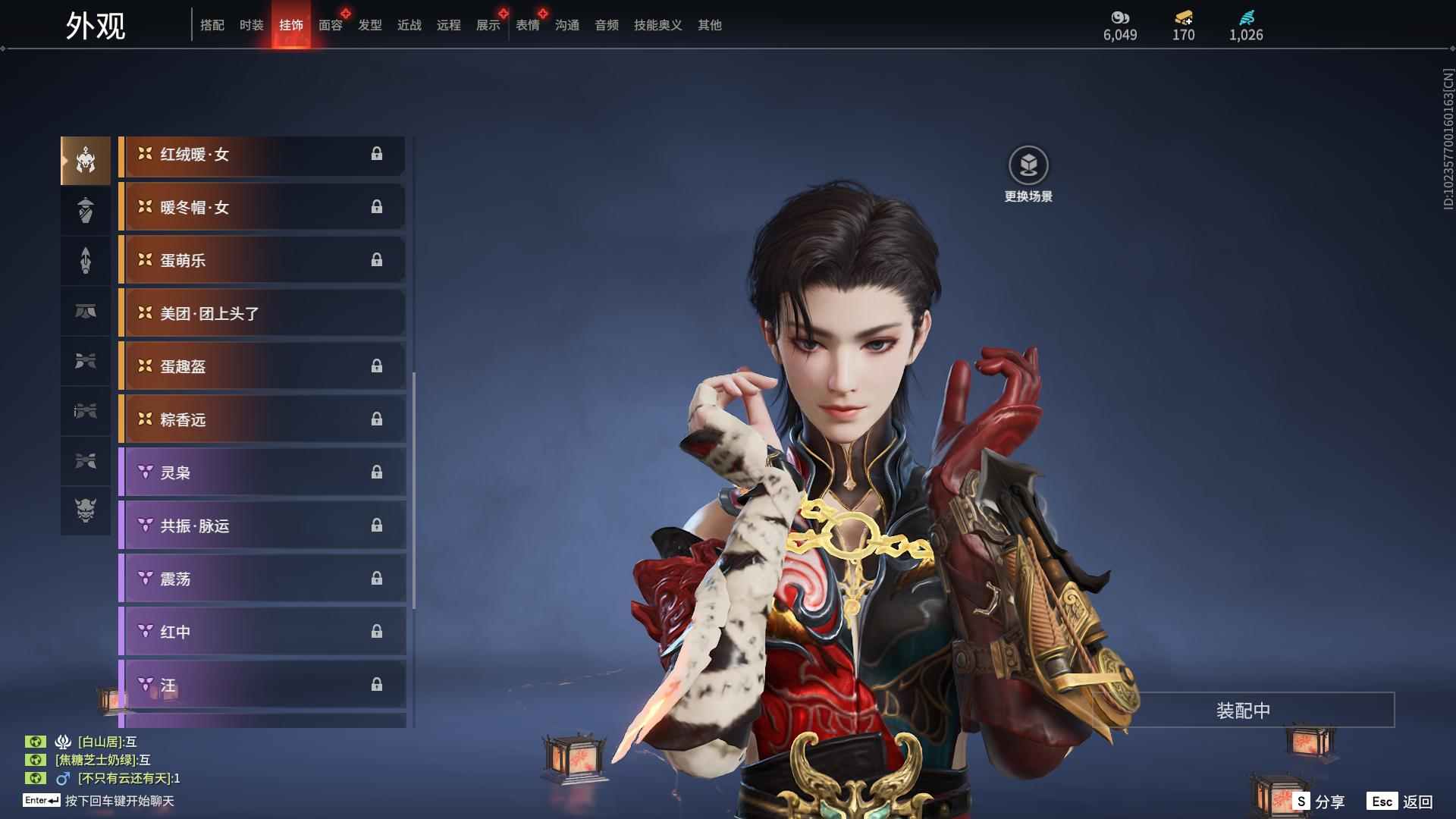
Task: Go to the 表情 tab
Action: click(x=527, y=25)
